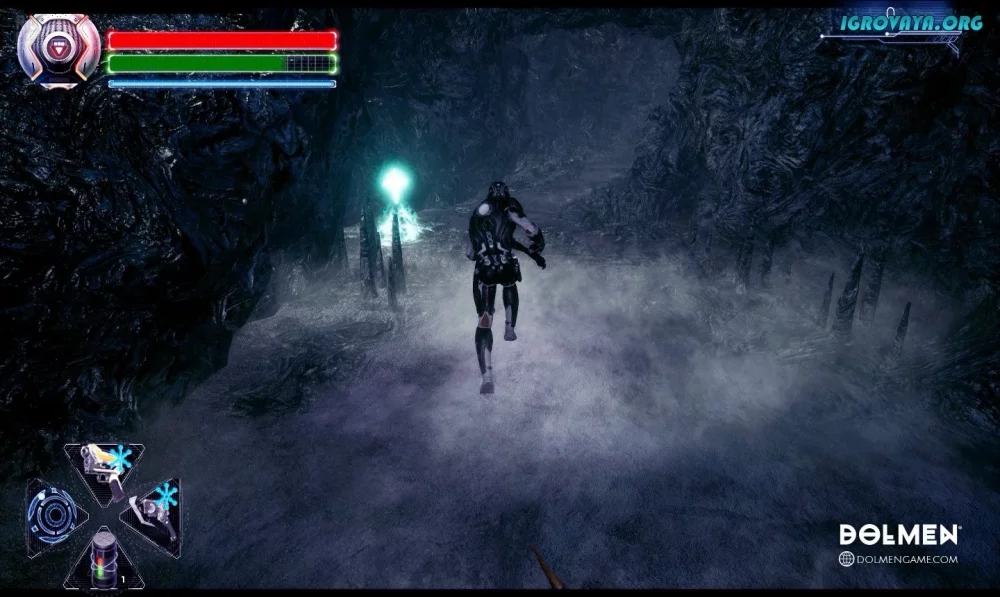Select the ice pistol weapon slot
This screenshot has width=1000, height=597.
[104, 466]
